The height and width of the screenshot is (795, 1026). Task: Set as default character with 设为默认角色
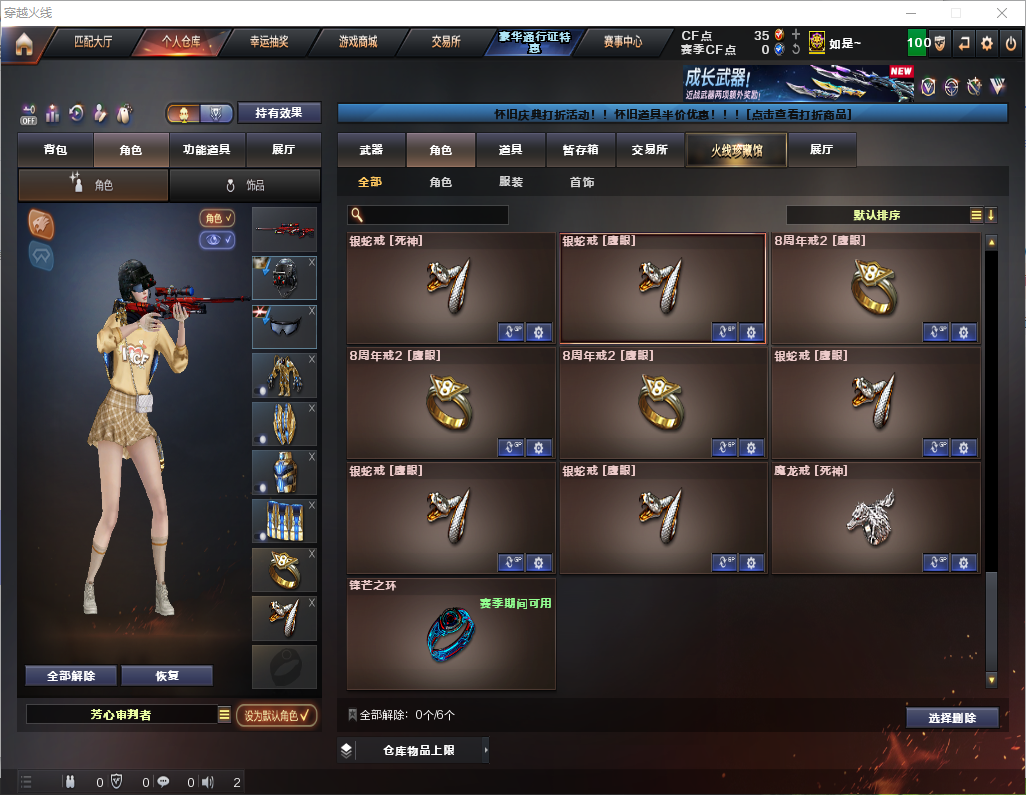pos(277,715)
